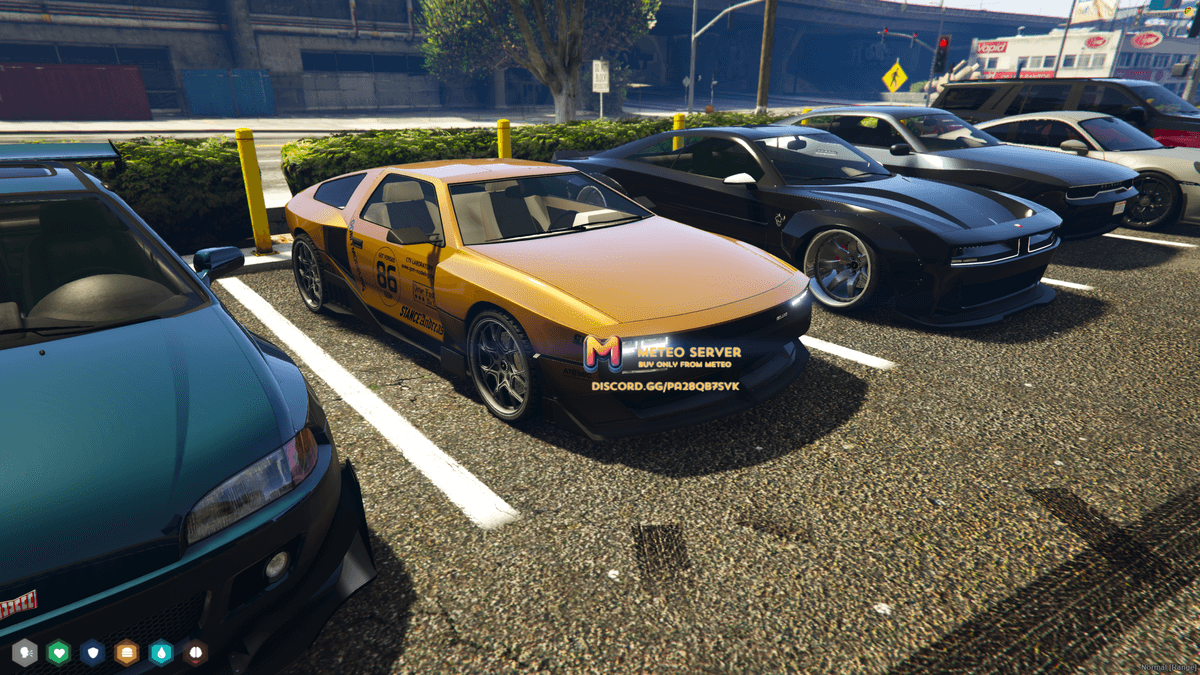Select the brain stress status icon
Screen dimensions: 1200x675
195,653
